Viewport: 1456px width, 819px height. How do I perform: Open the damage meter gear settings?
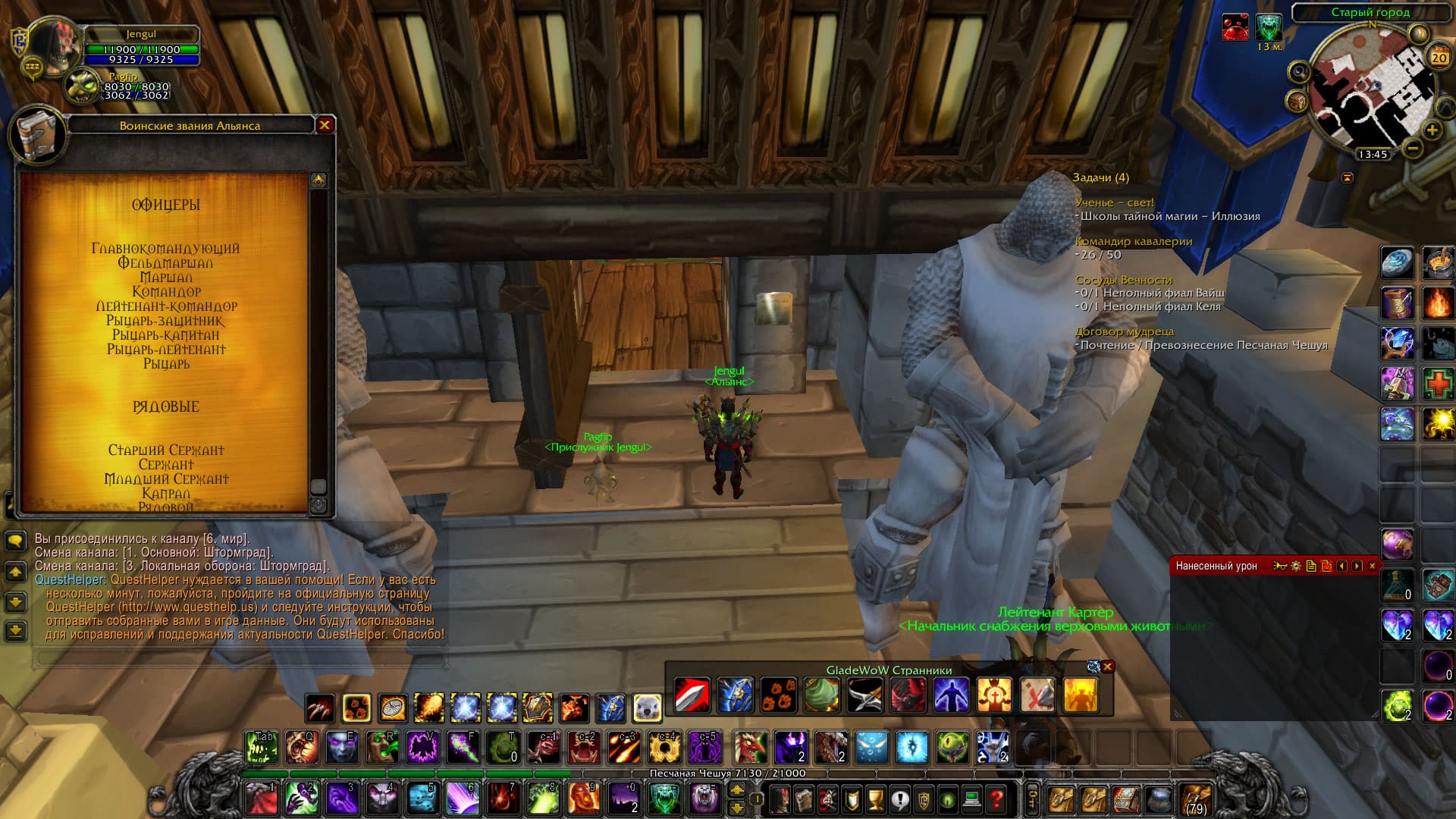point(1295,566)
